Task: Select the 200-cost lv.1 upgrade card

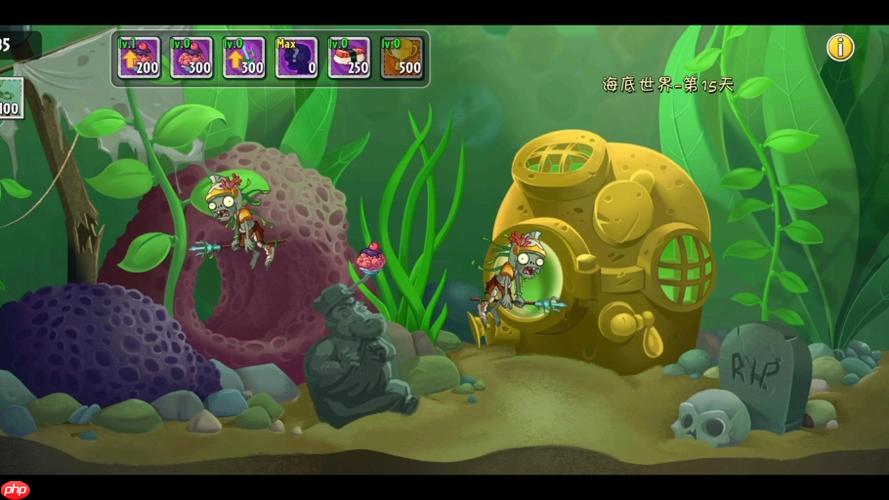Action: pos(139,58)
